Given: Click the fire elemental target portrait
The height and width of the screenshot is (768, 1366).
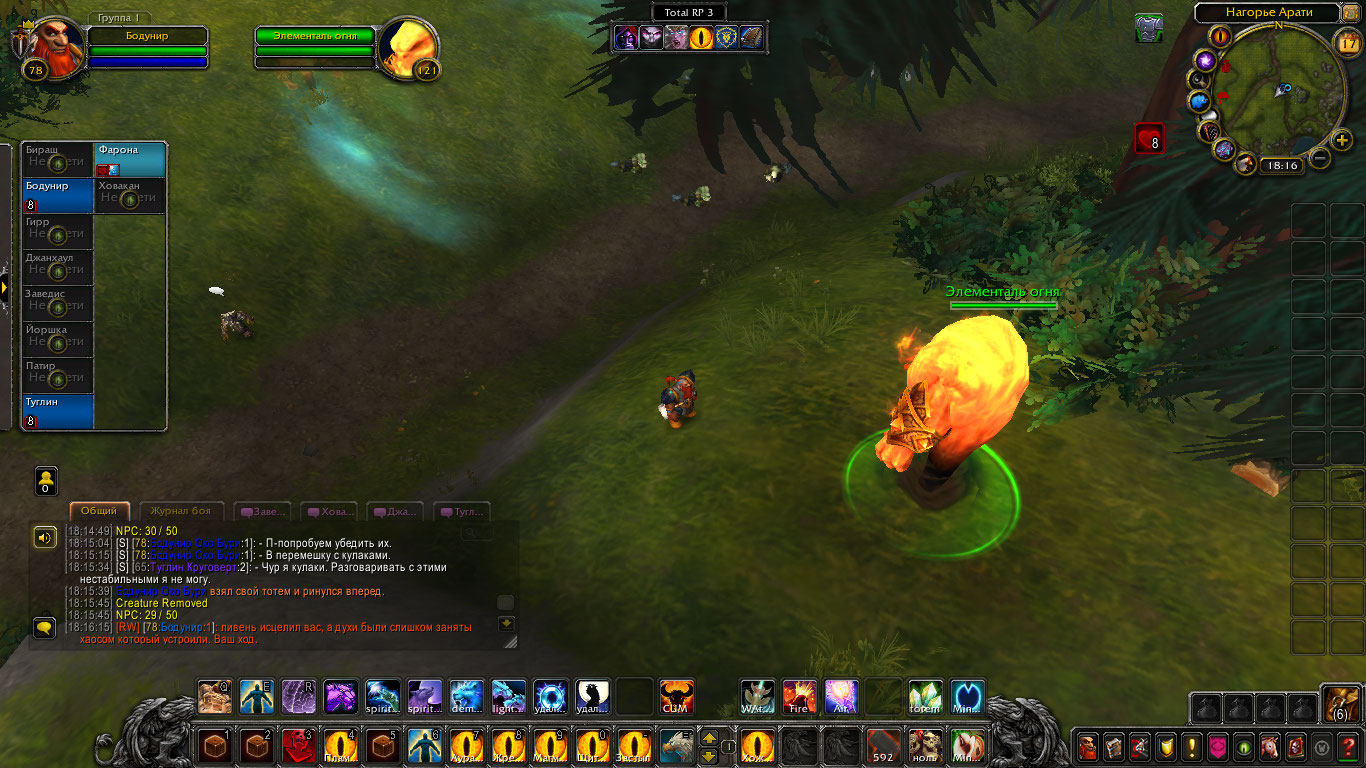Looking at the screenshot, I should (408, 46).
